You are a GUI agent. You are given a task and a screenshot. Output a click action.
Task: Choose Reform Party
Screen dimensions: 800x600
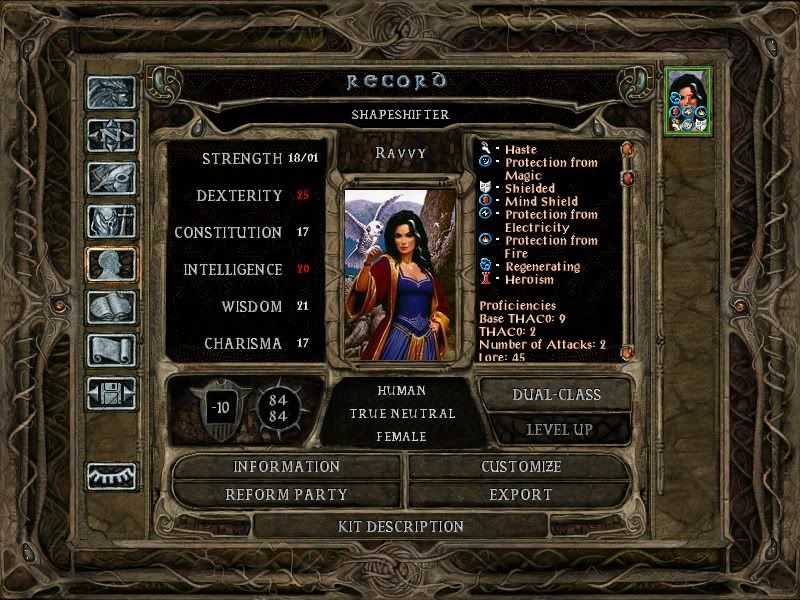pyautogui.click(x=287, y=495)
